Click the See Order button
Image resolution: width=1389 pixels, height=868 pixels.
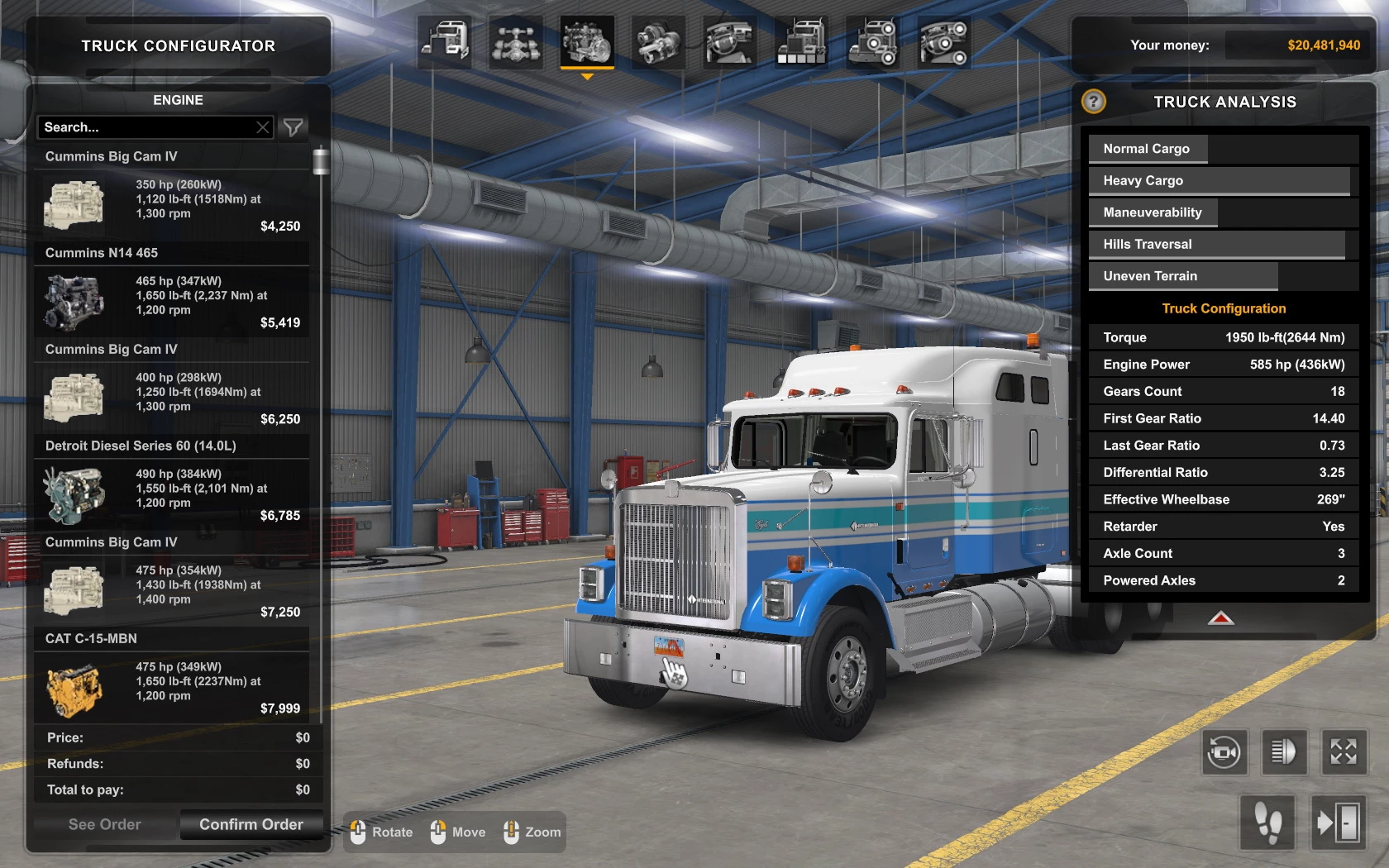click(105, 824)
